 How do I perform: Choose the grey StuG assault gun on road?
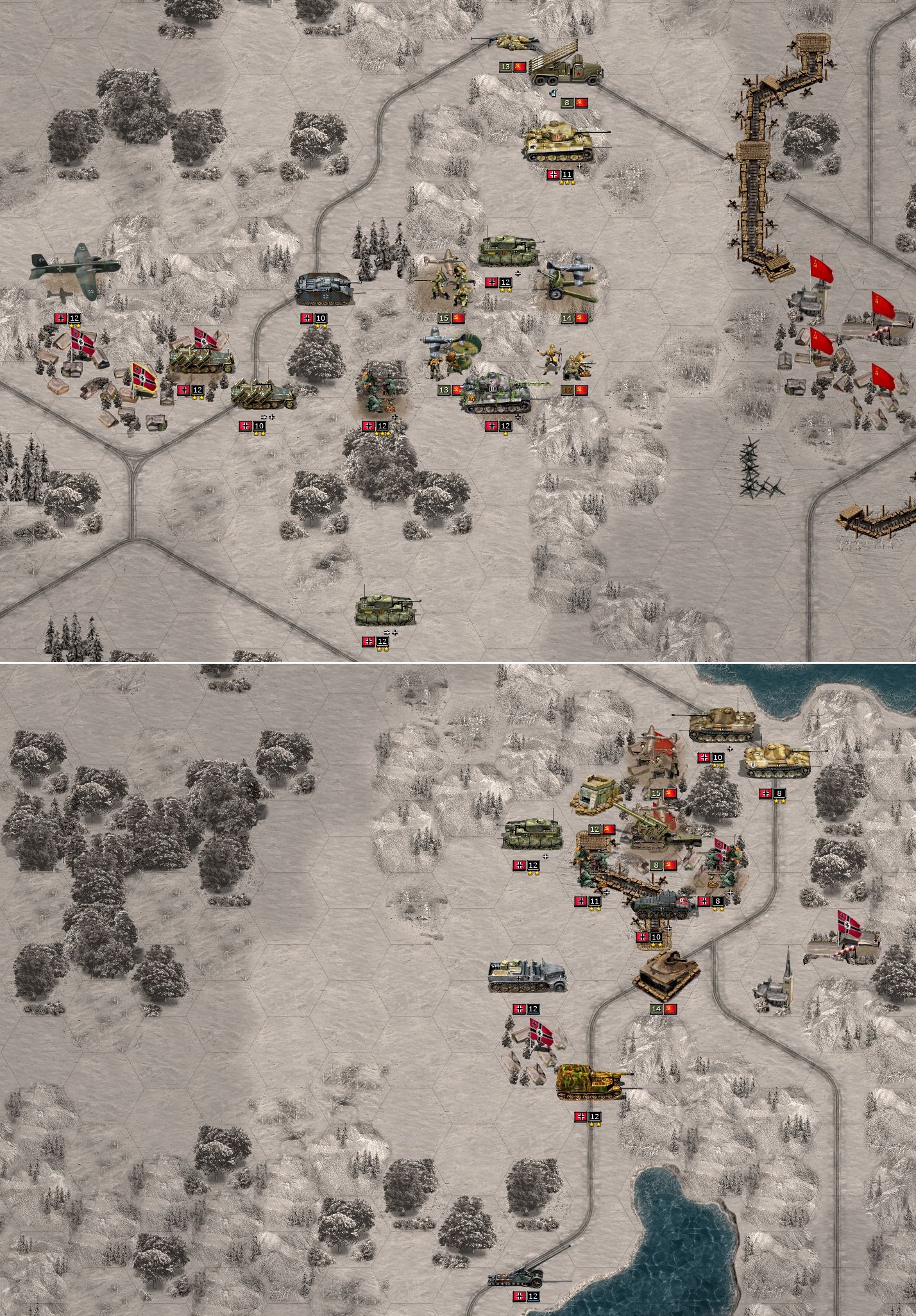324,288
